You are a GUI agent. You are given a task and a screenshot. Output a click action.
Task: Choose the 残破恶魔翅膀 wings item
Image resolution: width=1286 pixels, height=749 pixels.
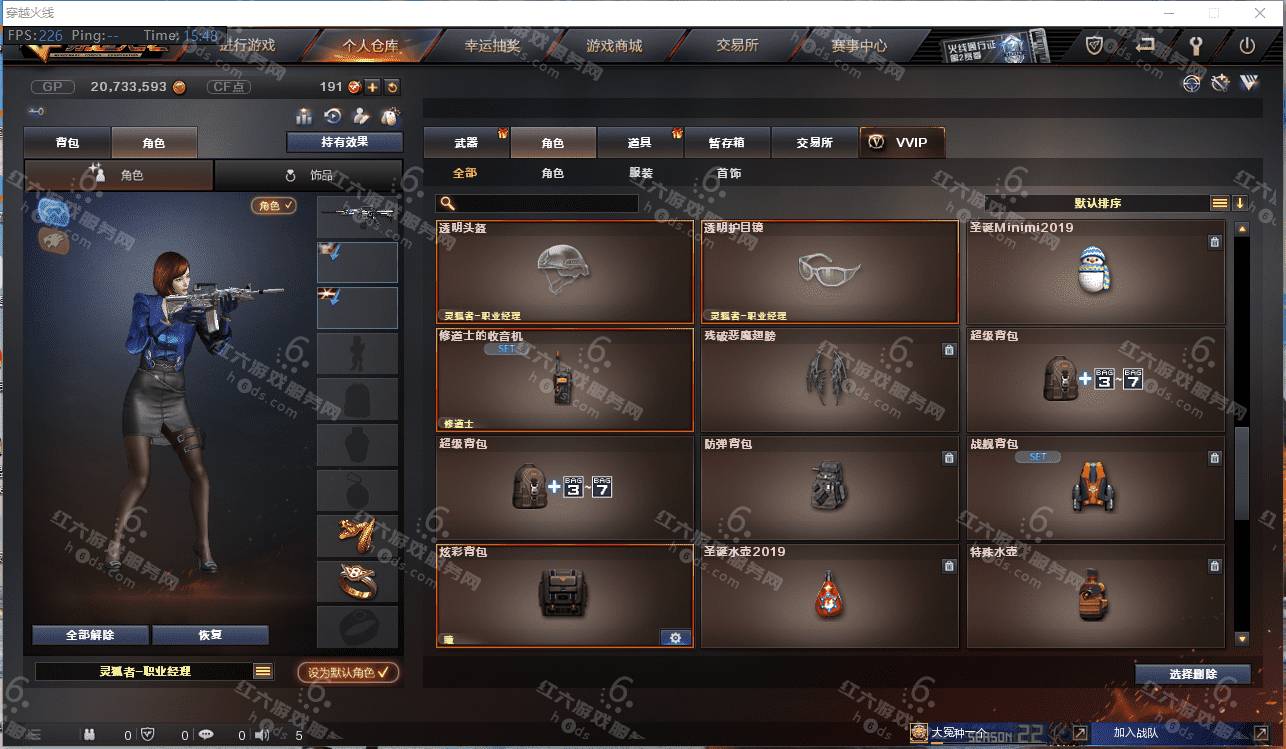pyautogui.click(x=829, y=379)
